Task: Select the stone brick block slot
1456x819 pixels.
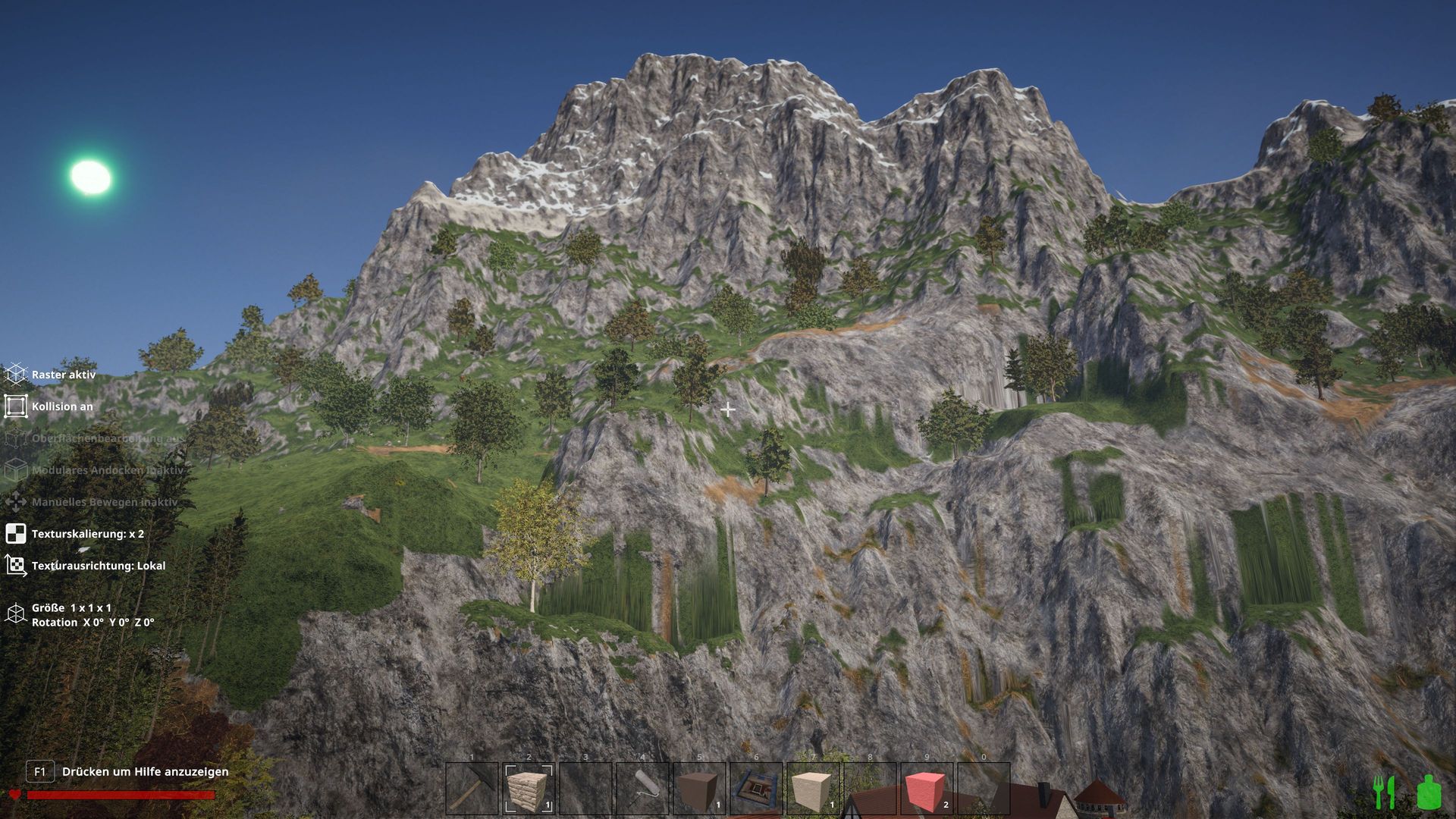Action: 529,789
